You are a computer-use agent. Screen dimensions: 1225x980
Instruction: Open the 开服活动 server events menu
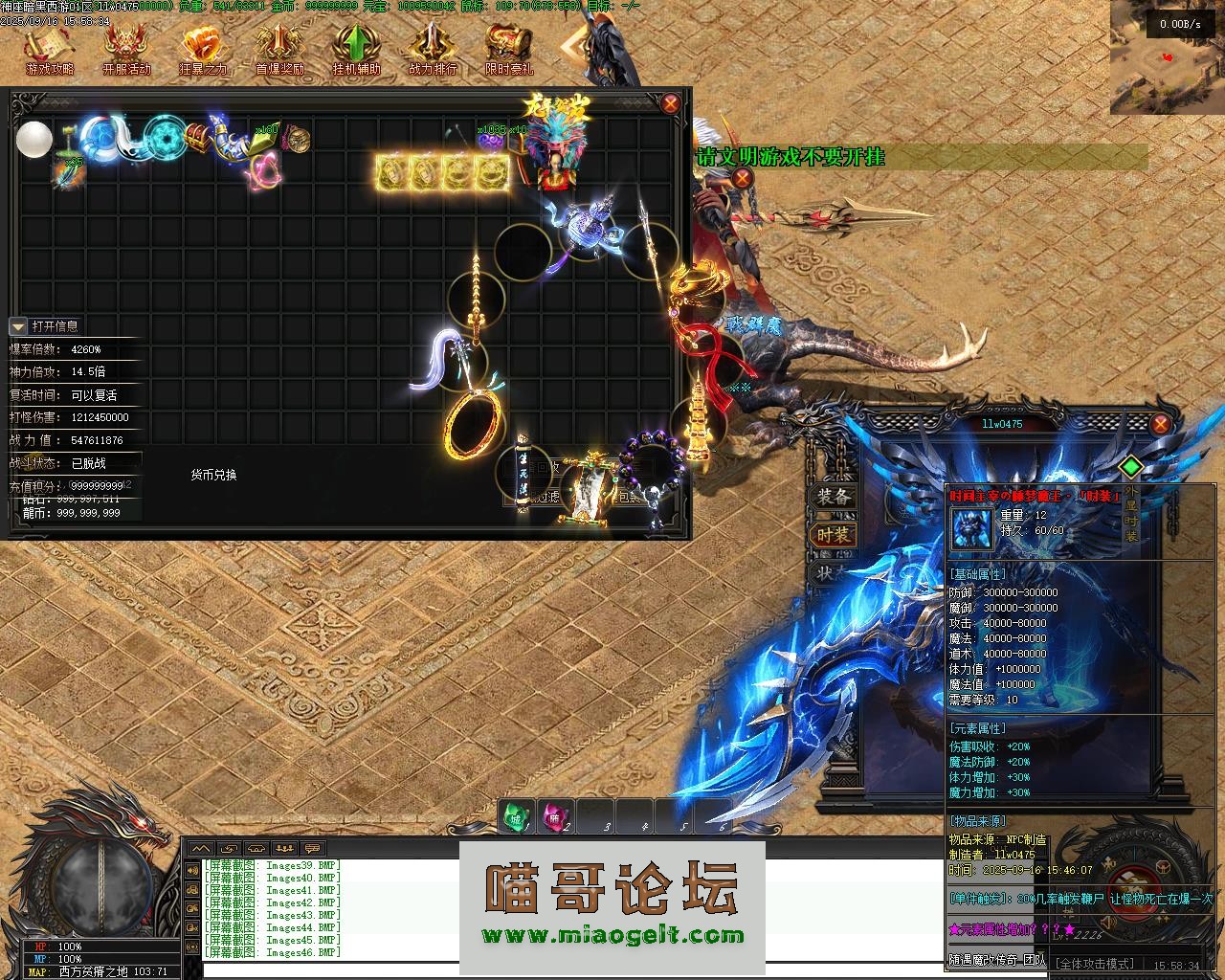coord(126,48)
